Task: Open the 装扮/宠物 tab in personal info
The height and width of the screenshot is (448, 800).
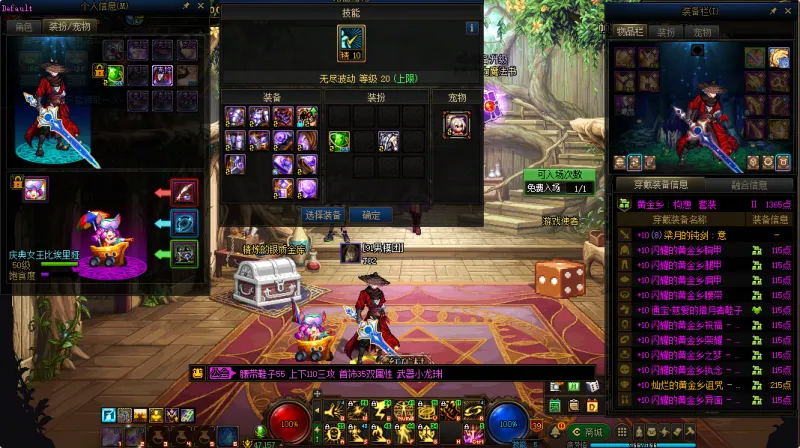Action: point(69,27)
